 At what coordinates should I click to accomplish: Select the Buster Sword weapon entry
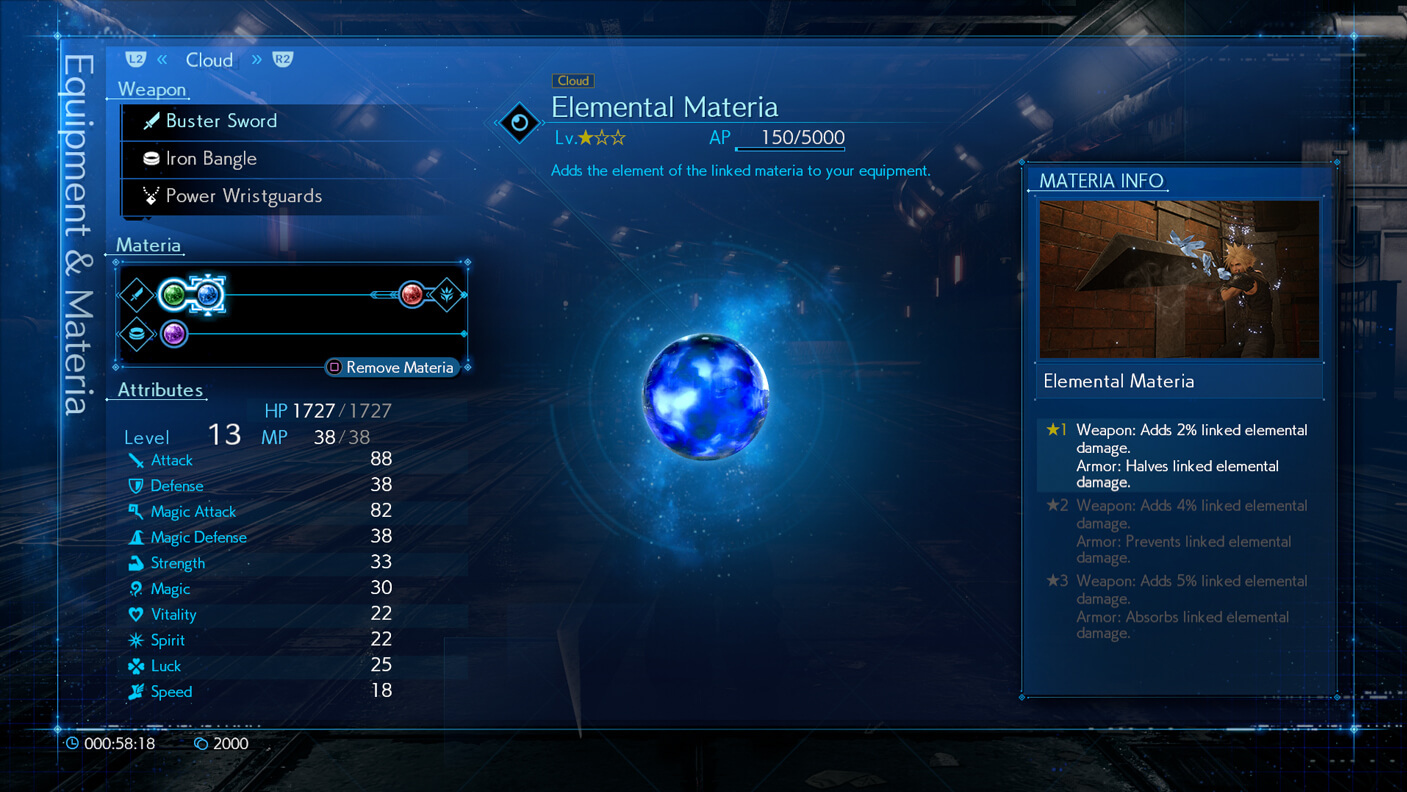[x=222, y=121]
